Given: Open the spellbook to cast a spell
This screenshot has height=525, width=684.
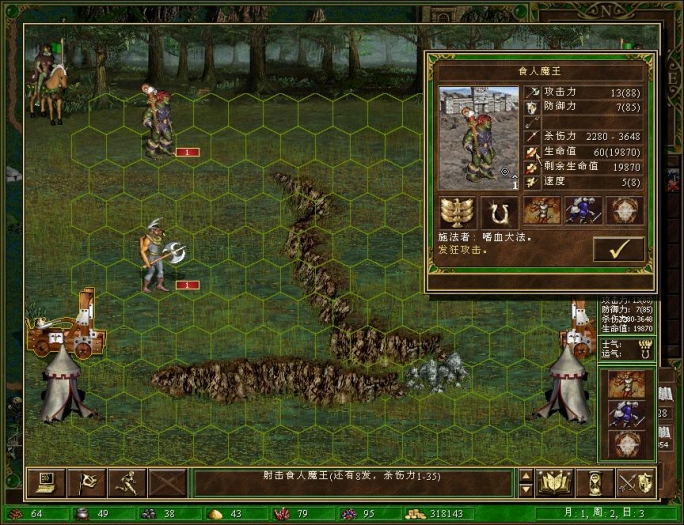Looking at the screenshot, I should [554, 483].
